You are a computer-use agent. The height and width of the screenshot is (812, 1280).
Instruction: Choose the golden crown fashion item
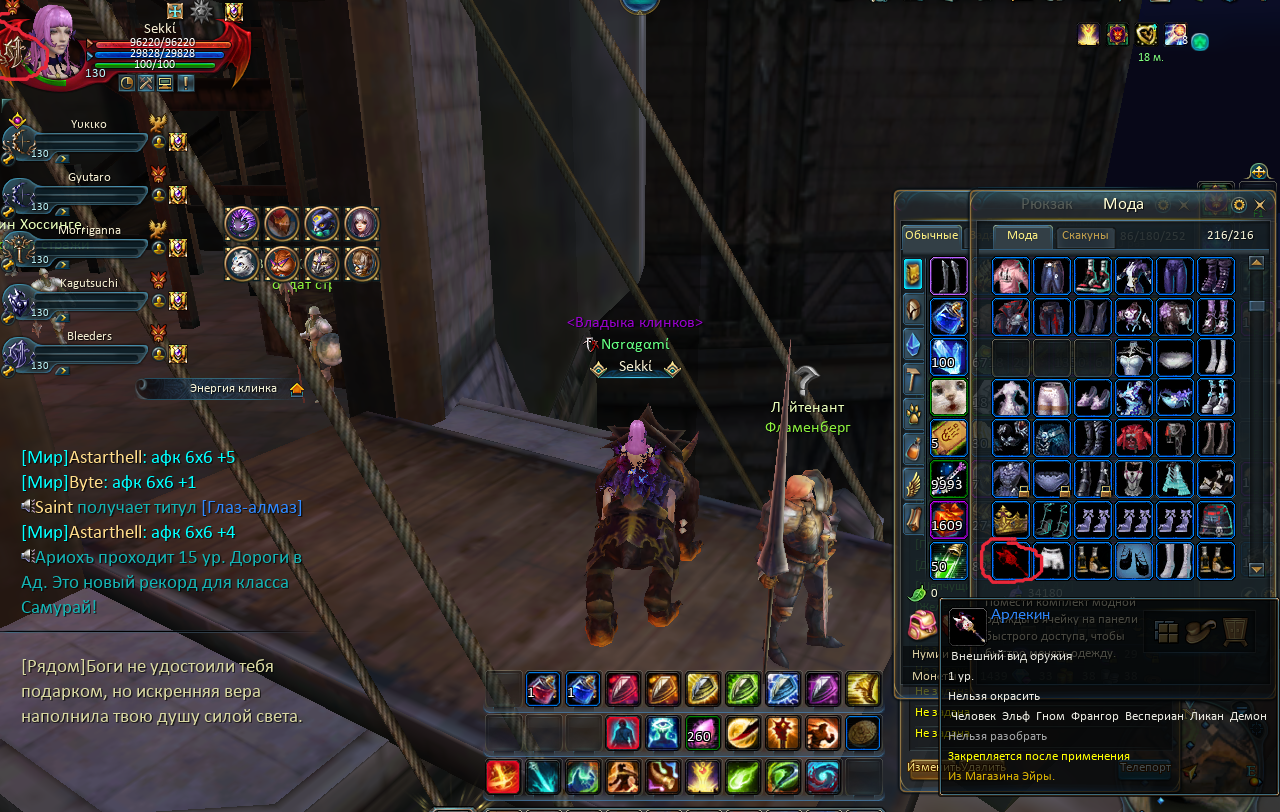tap(1011, 520)
